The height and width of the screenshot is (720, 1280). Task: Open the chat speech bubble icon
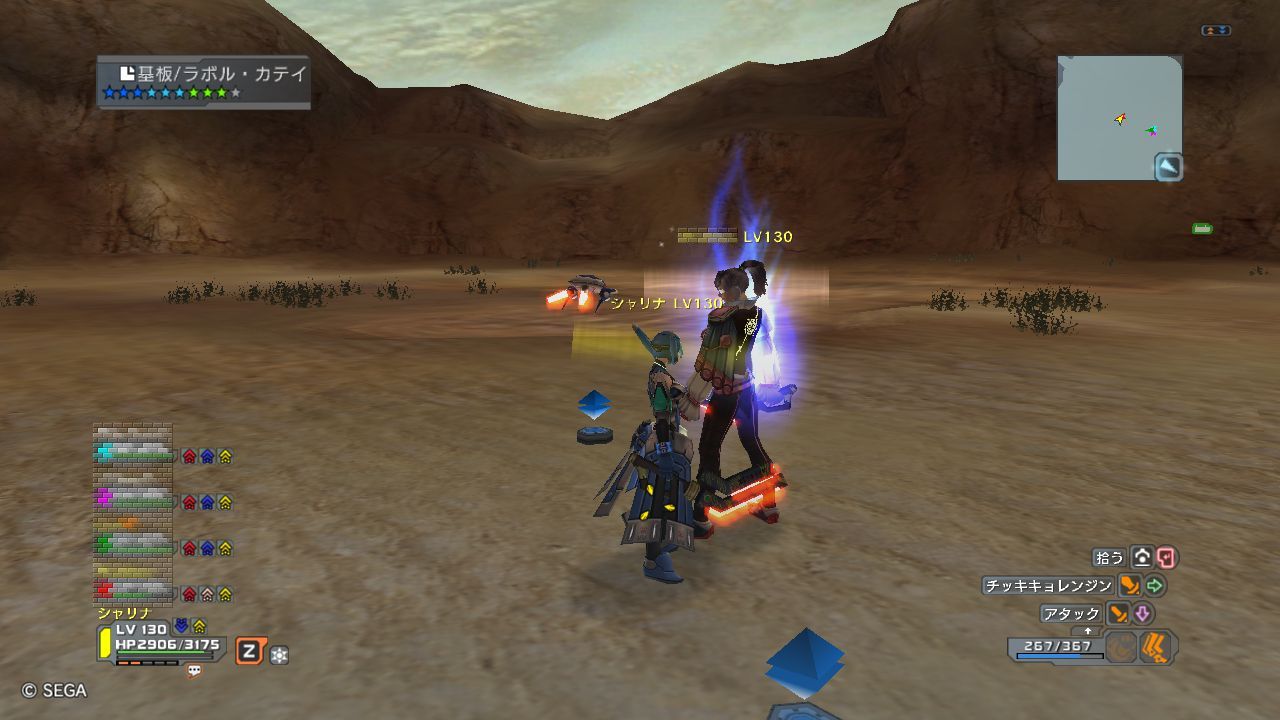pos(194,671)
